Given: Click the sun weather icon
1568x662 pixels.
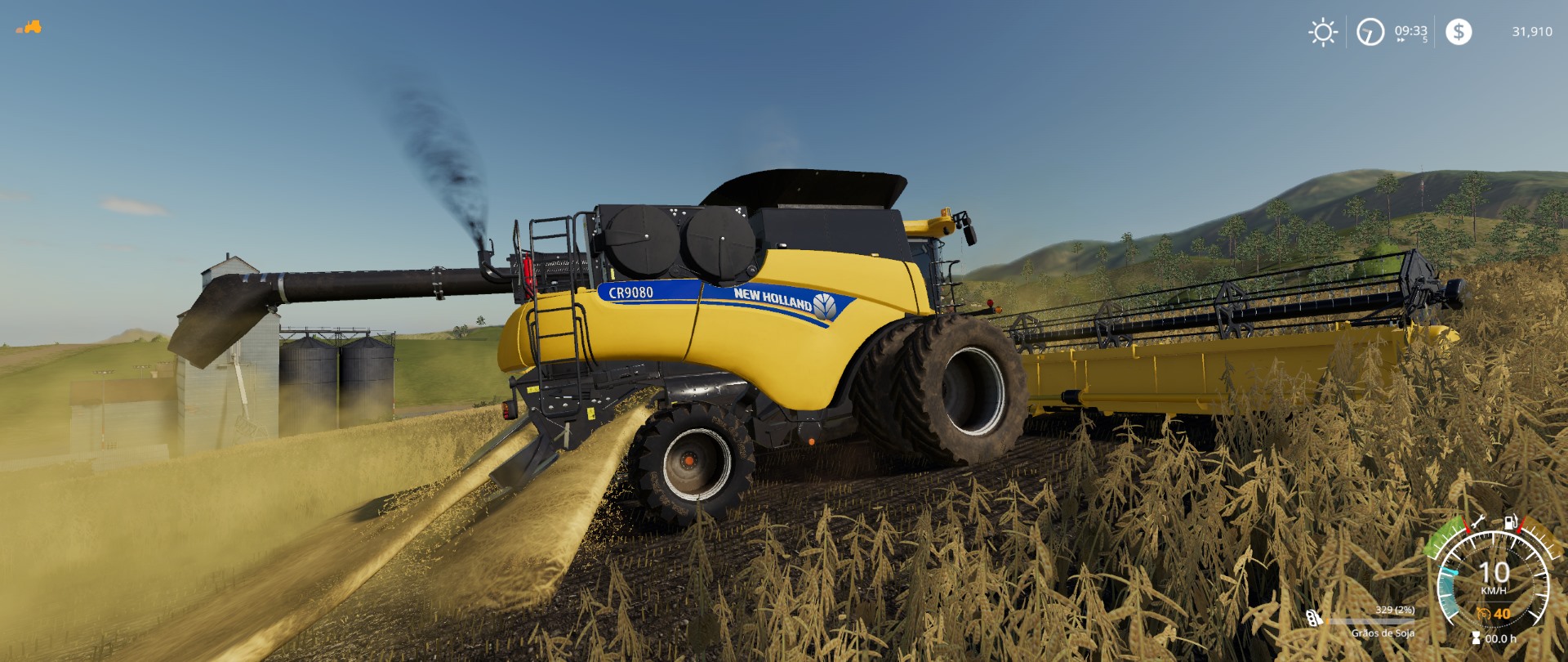Looking at the screenshot, I should (1323, 31).
